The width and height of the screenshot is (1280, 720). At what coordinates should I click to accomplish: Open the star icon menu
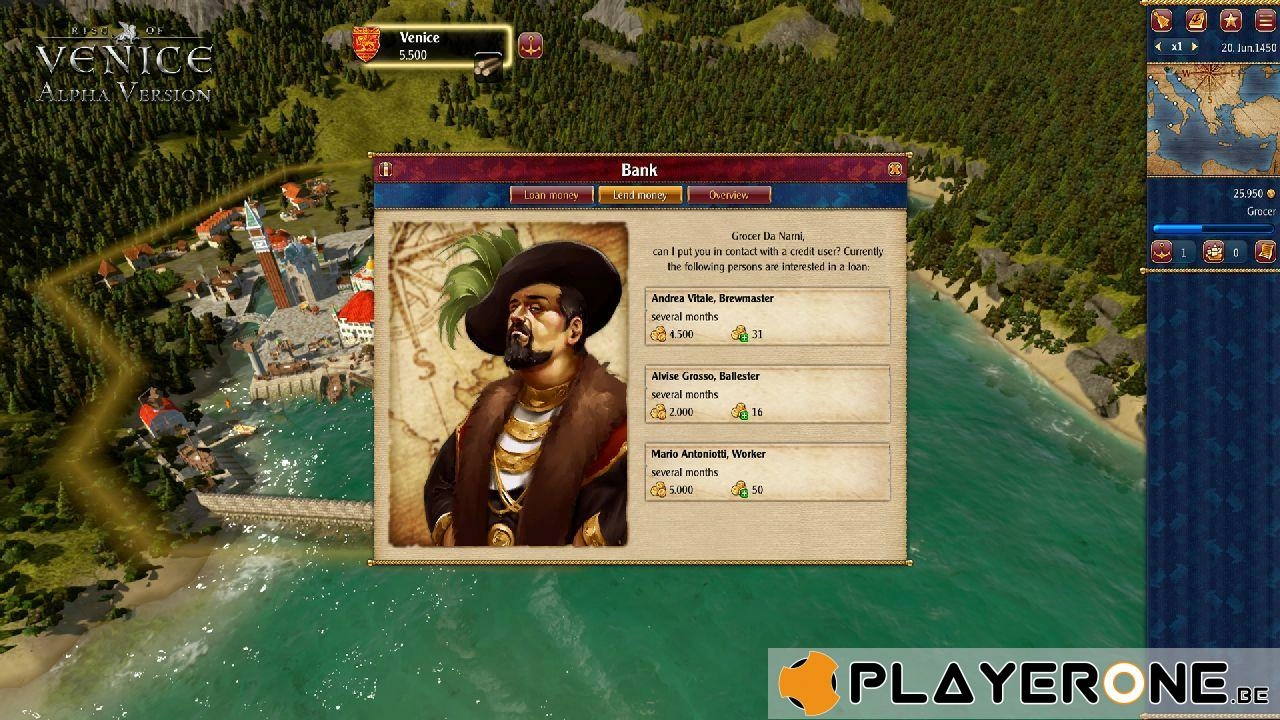point(1231,20)
